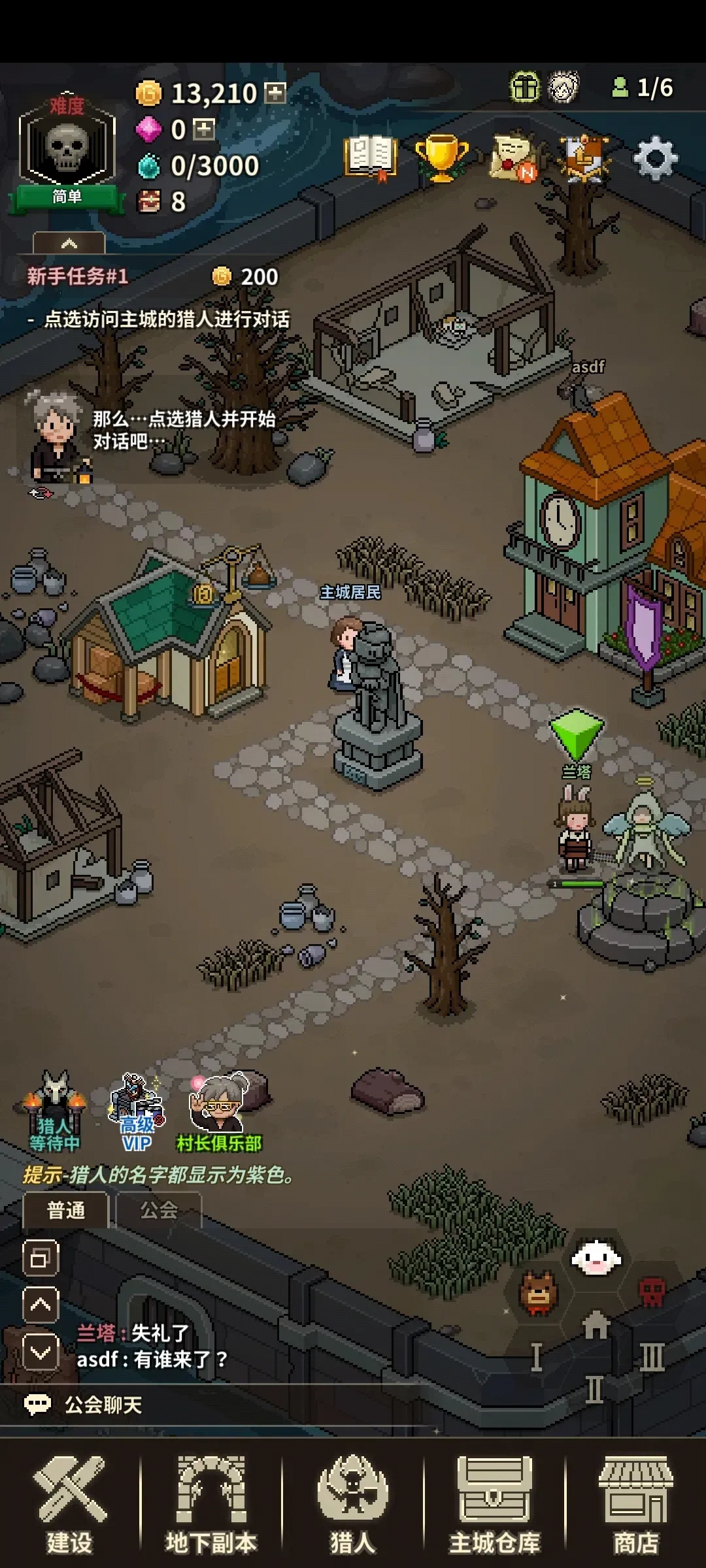
Task: Open the 主城仓库 warehouse
Action: (494, 1504)
